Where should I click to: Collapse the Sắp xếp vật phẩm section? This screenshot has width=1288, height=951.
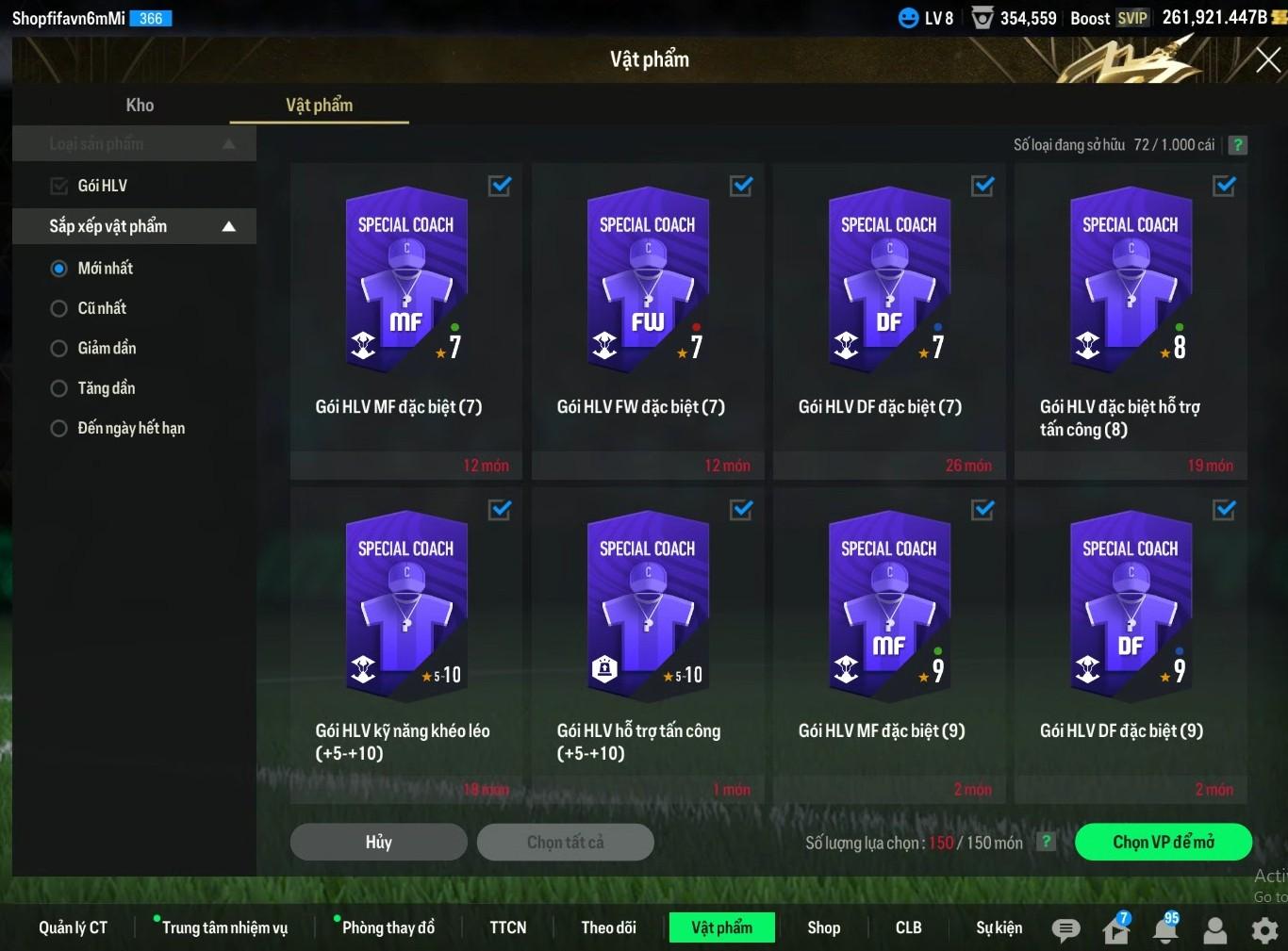coord(228,226)
